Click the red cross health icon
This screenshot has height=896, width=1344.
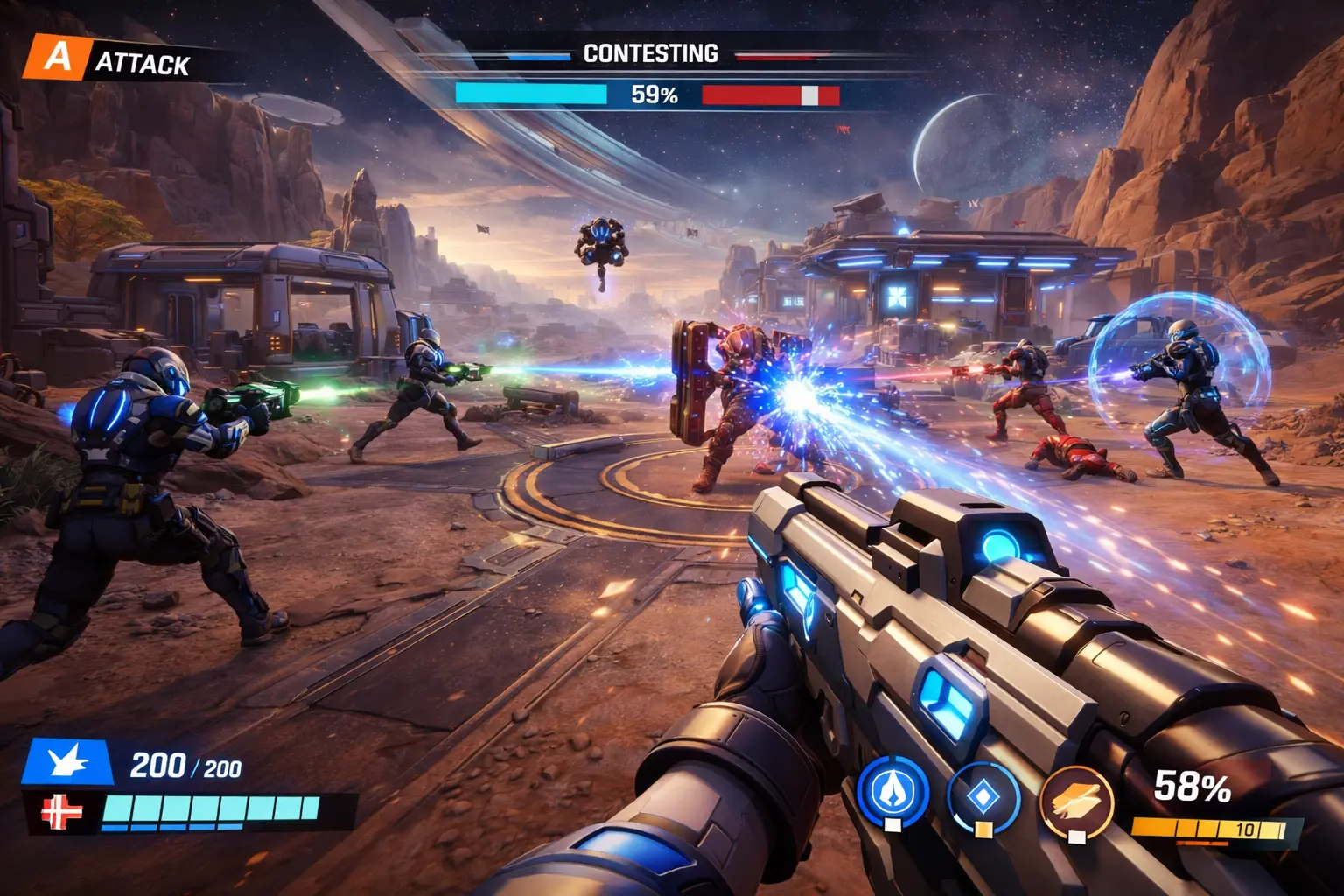(x=62, y=813)
